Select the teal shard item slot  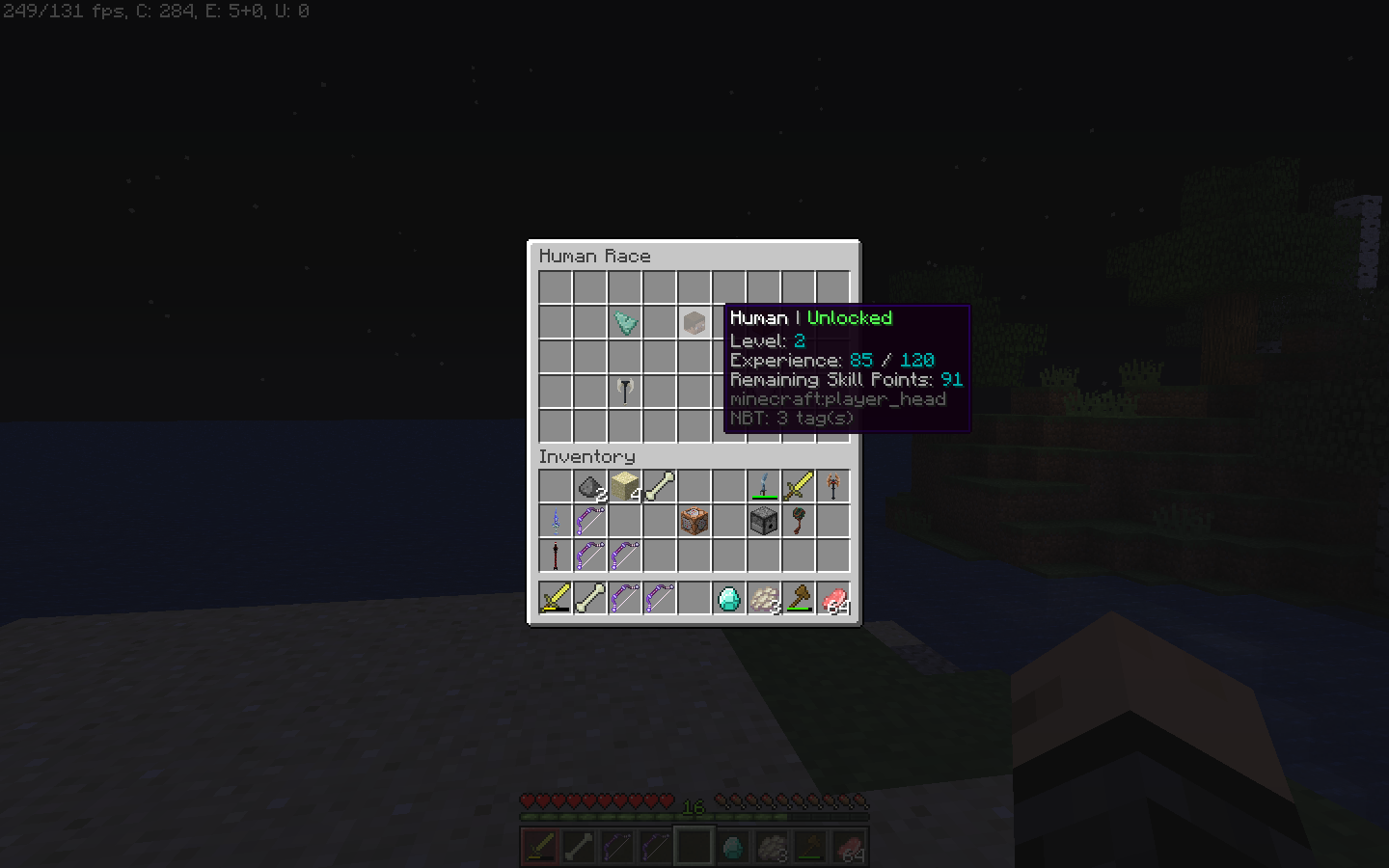[x=625, y=322]
